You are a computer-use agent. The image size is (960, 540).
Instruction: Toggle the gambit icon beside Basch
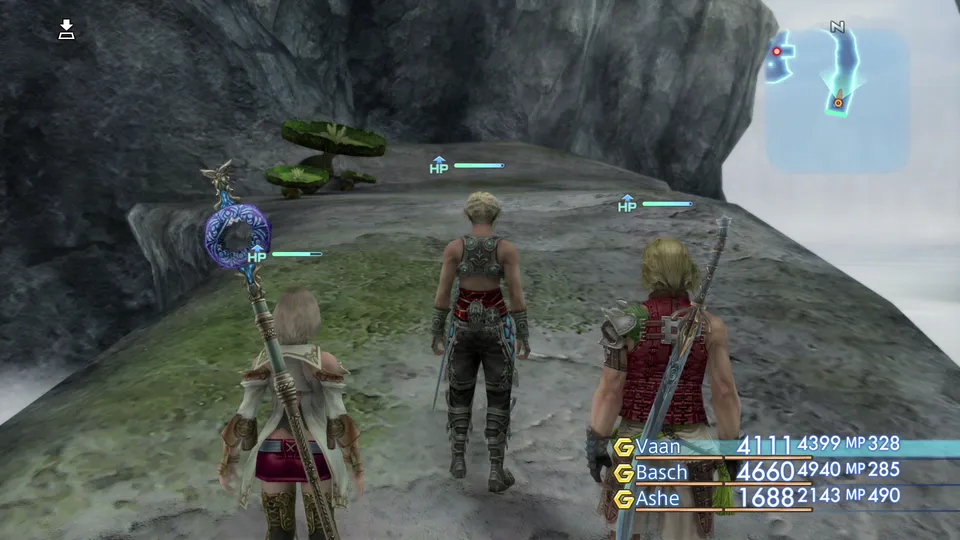point(623,472)
